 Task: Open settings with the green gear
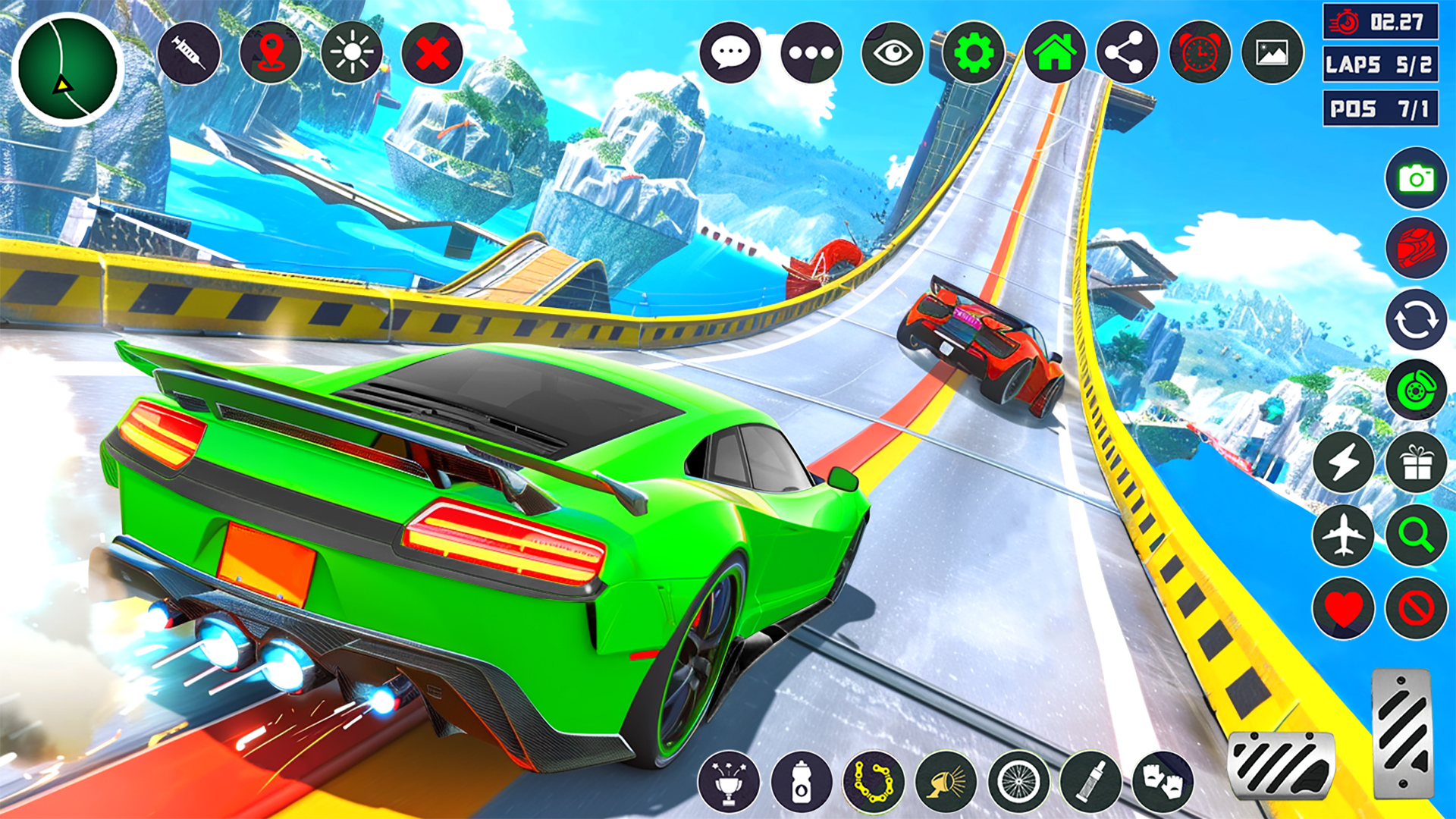(x=974, y=53)
